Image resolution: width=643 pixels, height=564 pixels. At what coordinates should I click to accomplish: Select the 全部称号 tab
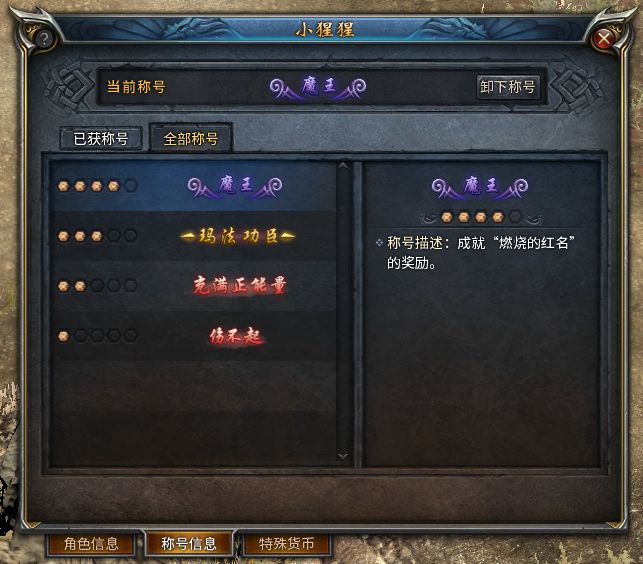[x=190, y=139]
